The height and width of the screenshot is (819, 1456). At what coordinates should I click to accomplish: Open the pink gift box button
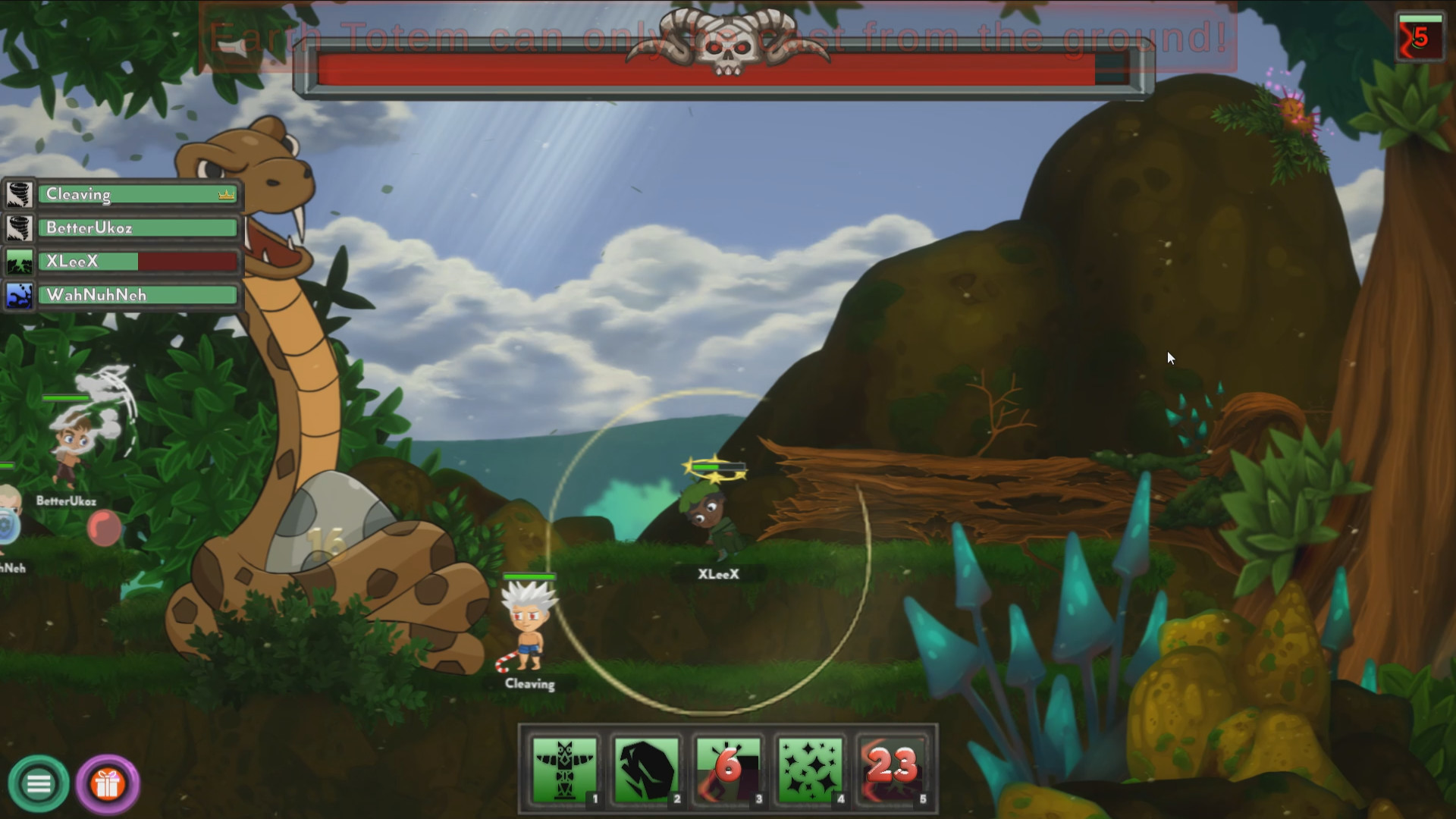click(108, 783)
